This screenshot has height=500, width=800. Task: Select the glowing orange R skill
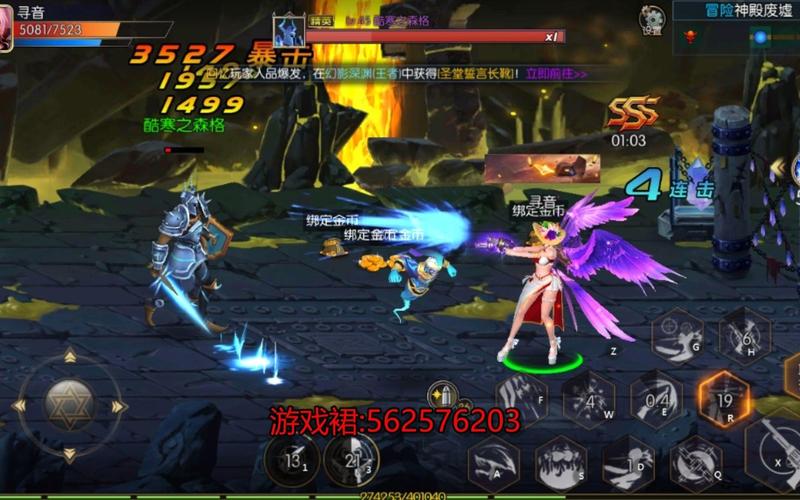pos(724,398)
